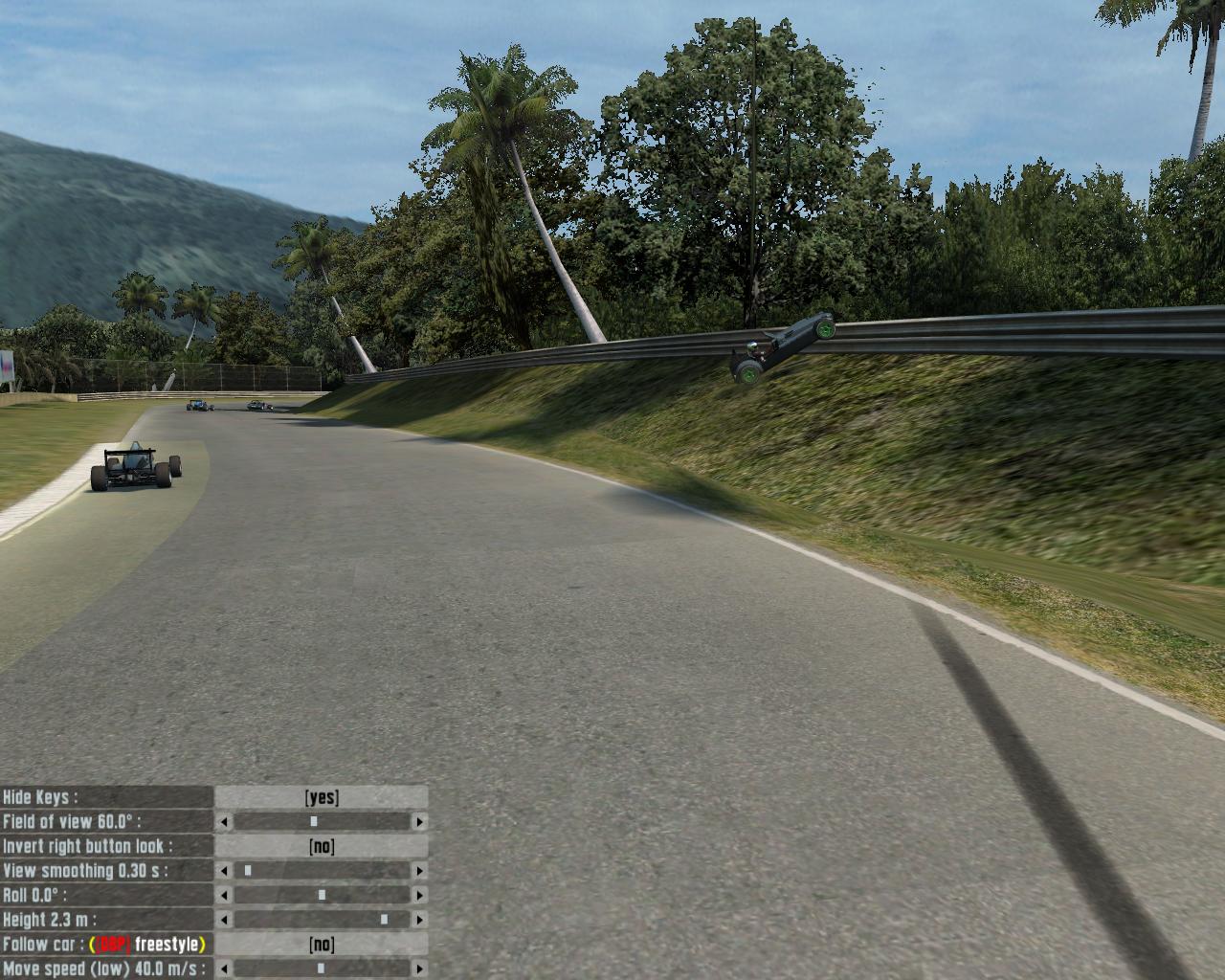Click the Field of view slider track
1225x980 pixels.
(x=322, y=822)
